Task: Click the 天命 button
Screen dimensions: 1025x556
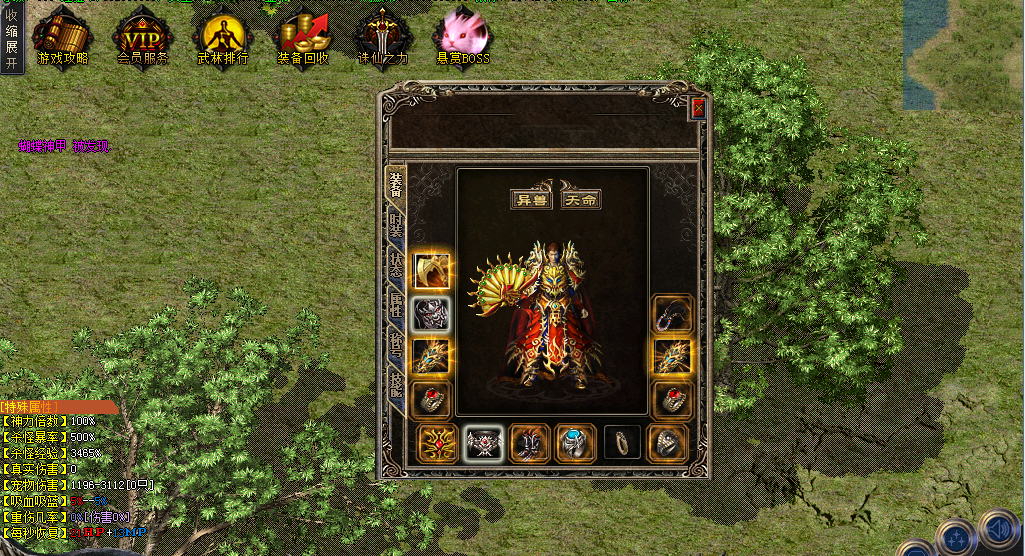Action: (x=581, y=198)
